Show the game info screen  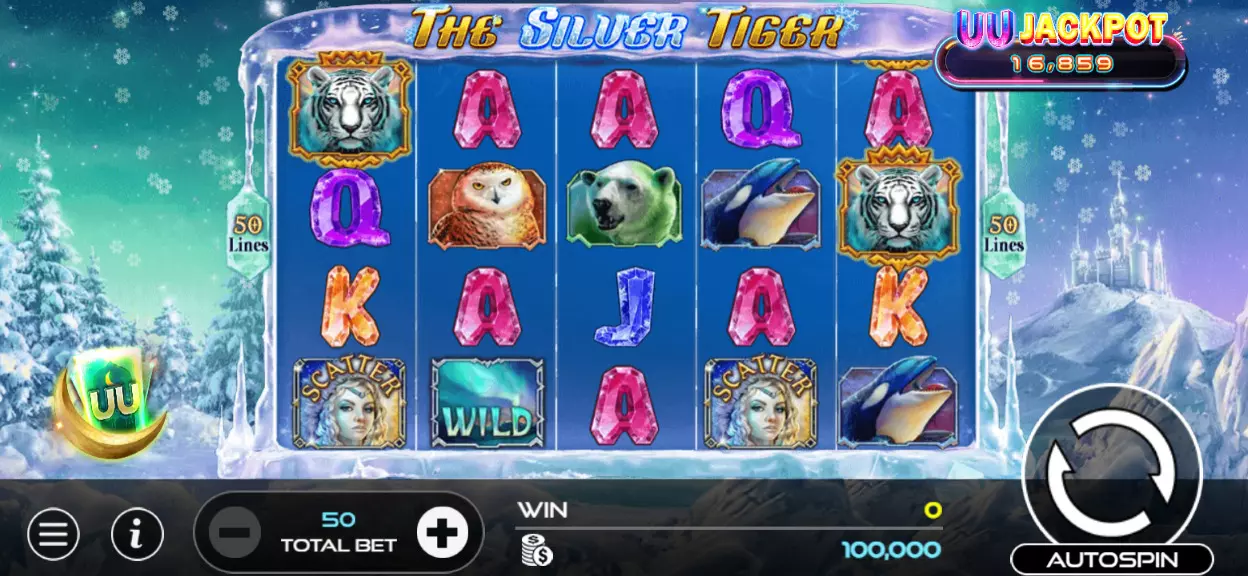coord(137,535)
